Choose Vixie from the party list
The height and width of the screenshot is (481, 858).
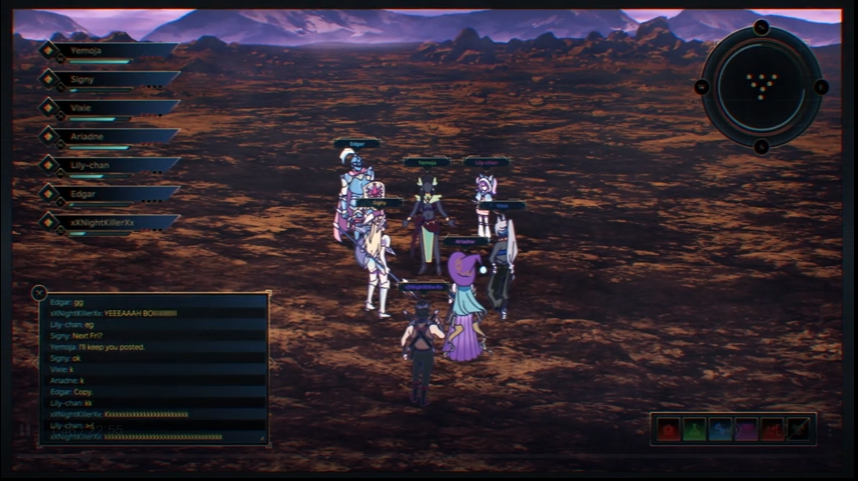coord(110,107)
